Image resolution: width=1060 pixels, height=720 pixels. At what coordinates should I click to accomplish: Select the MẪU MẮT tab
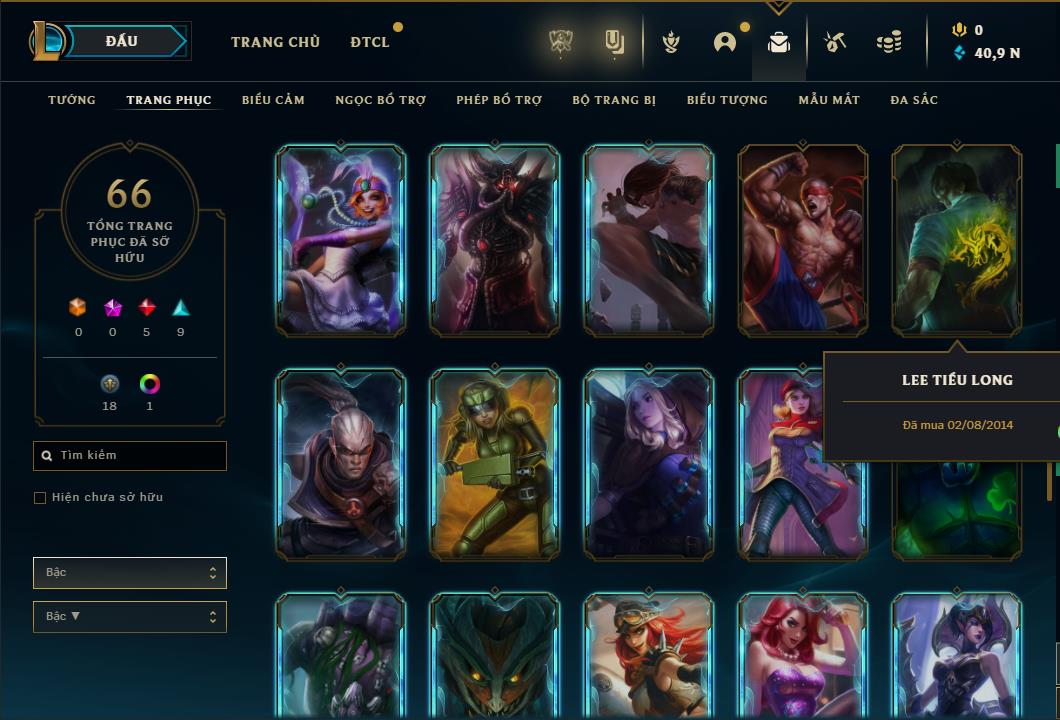pyautogui.click(x=829, y=100)
